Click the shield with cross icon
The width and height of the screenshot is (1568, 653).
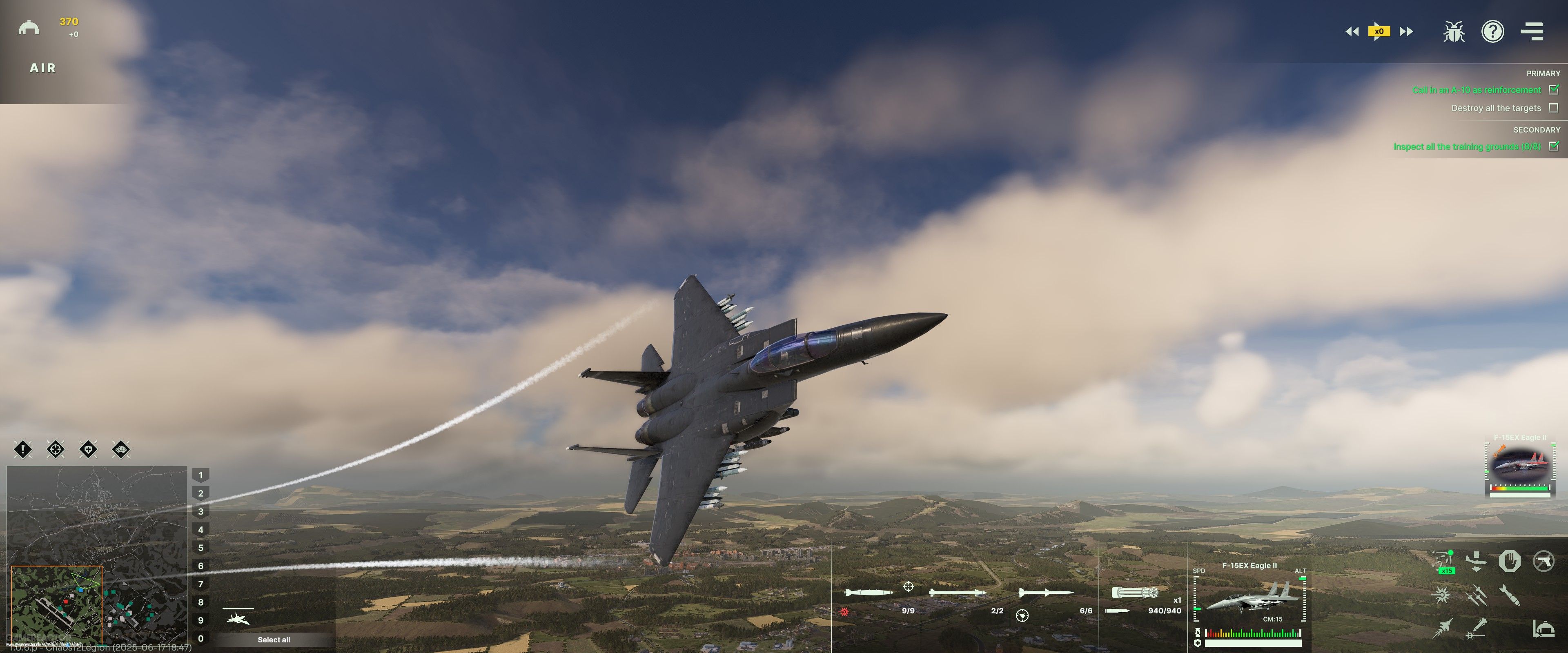(x=88, y=450)
